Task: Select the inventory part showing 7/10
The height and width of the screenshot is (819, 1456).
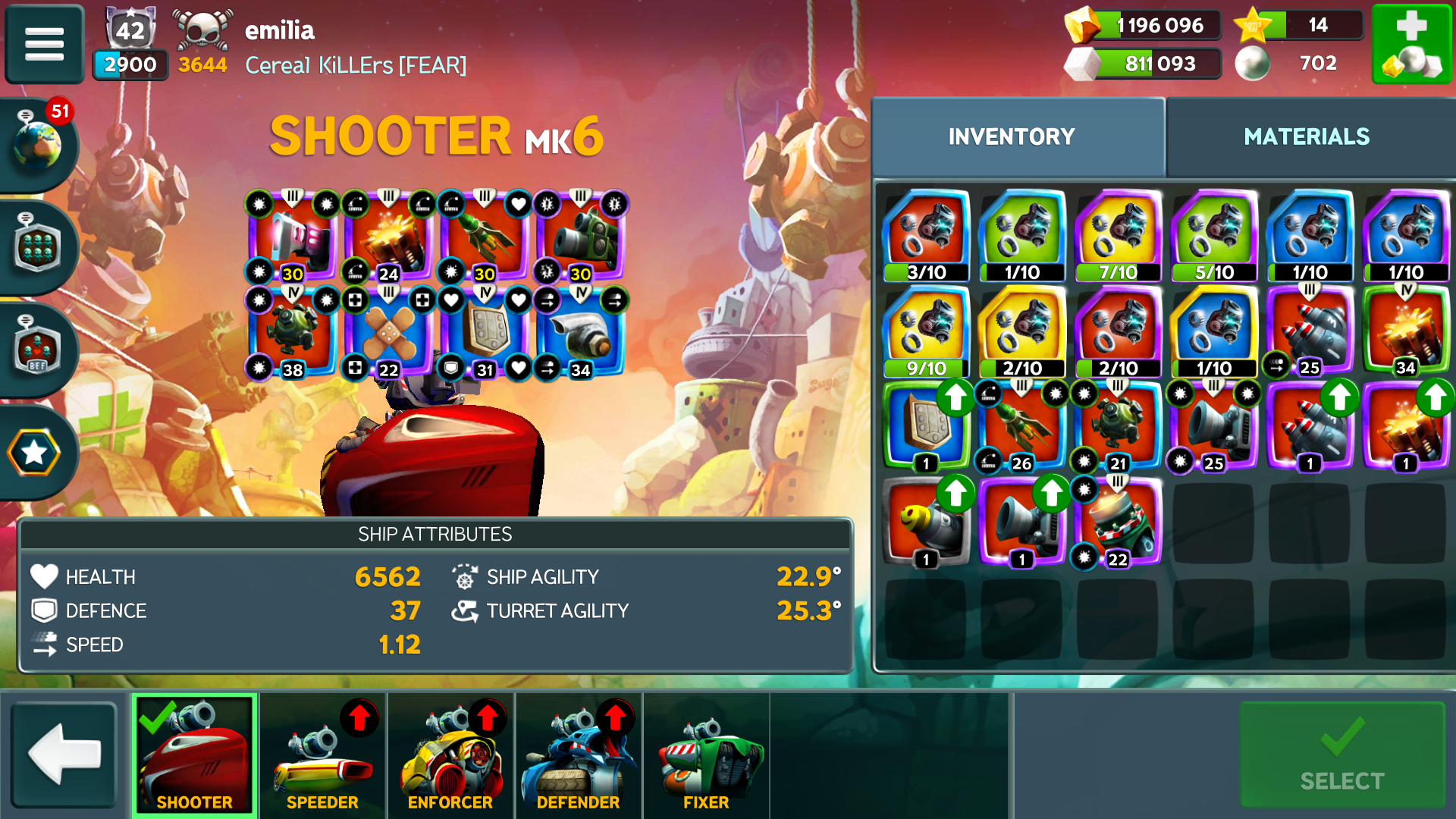Action: (x=1118, y=237)
